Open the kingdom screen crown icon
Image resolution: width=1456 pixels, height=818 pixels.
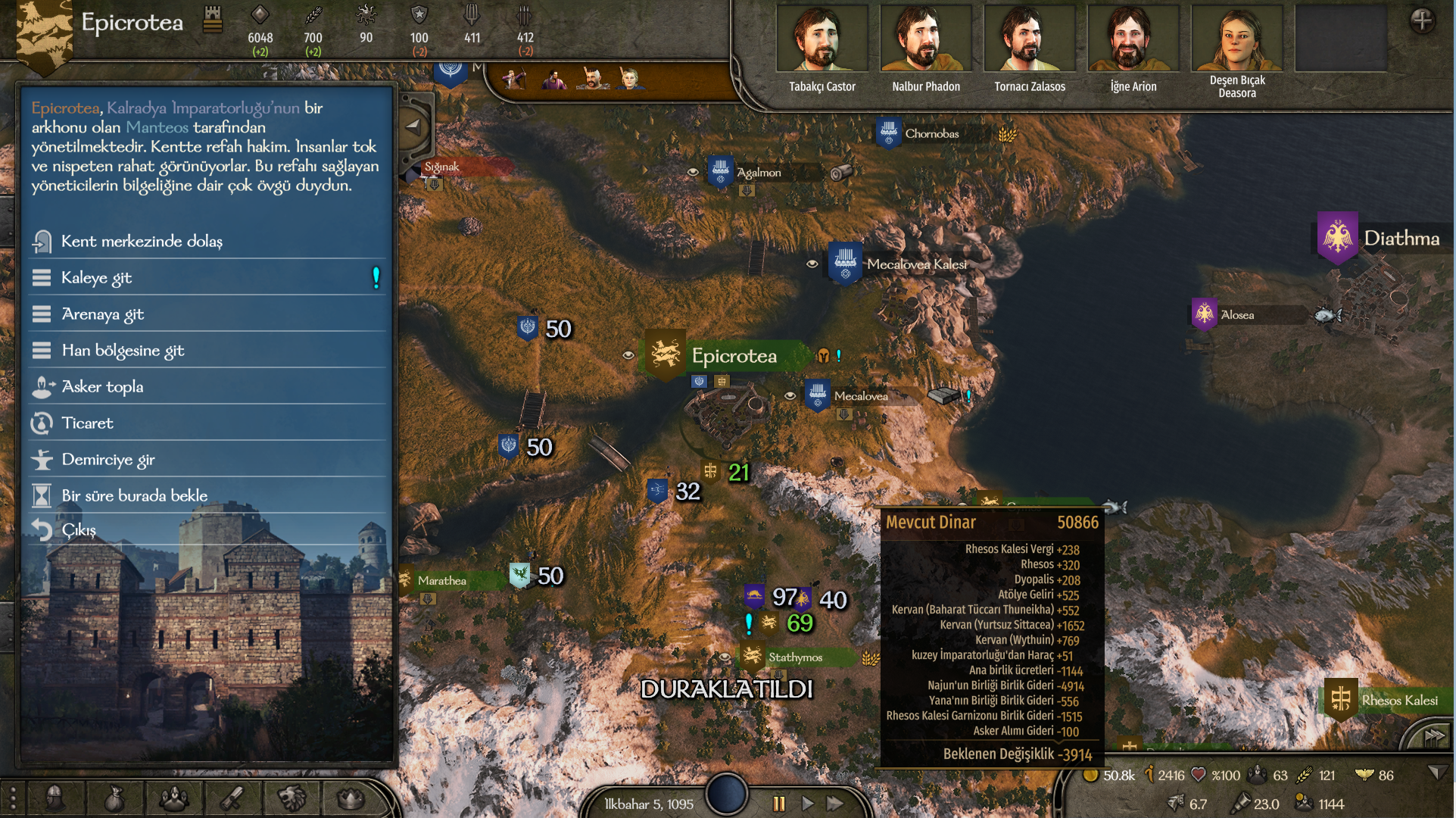pos(351,798)
